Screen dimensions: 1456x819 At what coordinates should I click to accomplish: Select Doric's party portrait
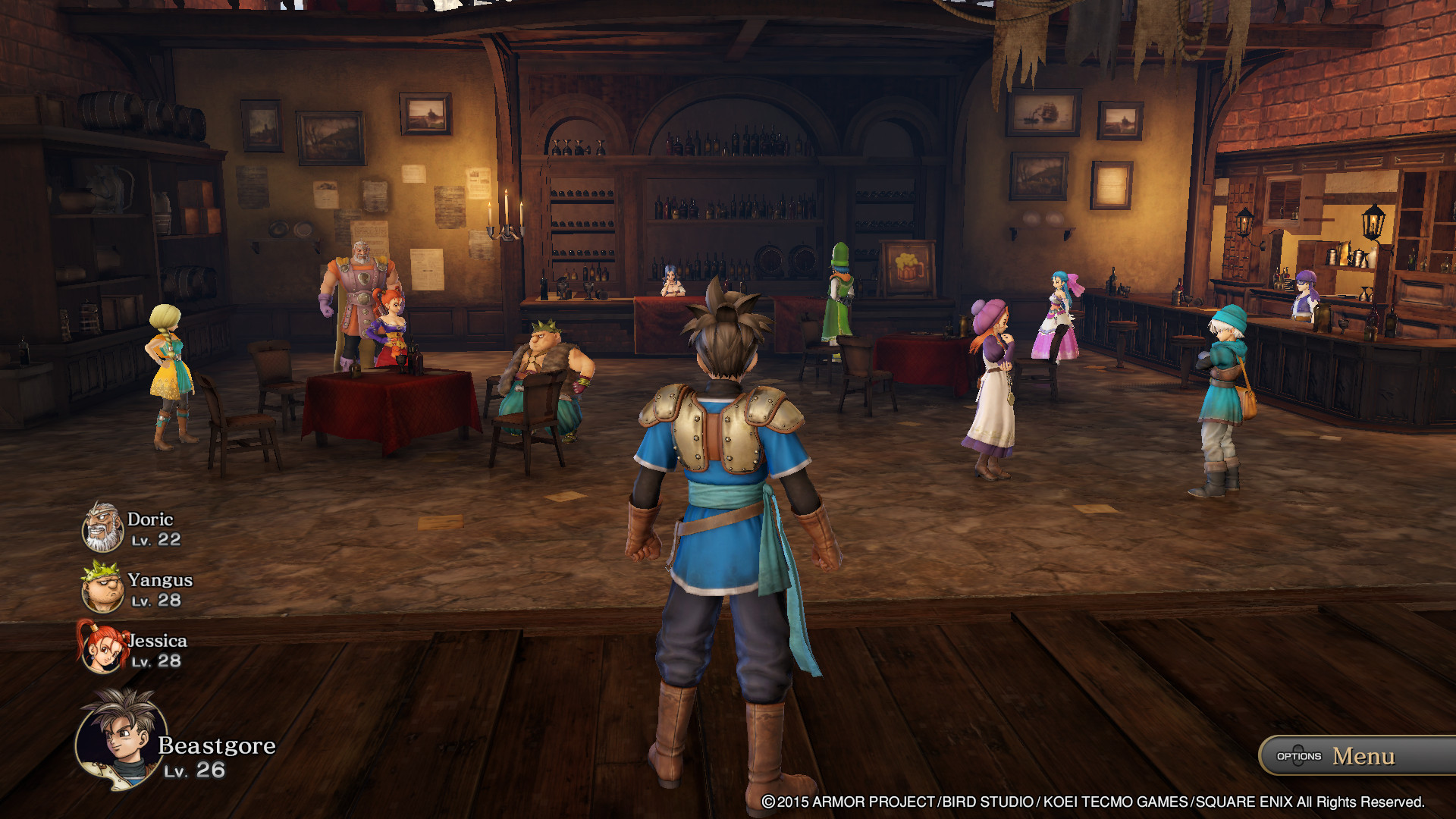(102, 526)
